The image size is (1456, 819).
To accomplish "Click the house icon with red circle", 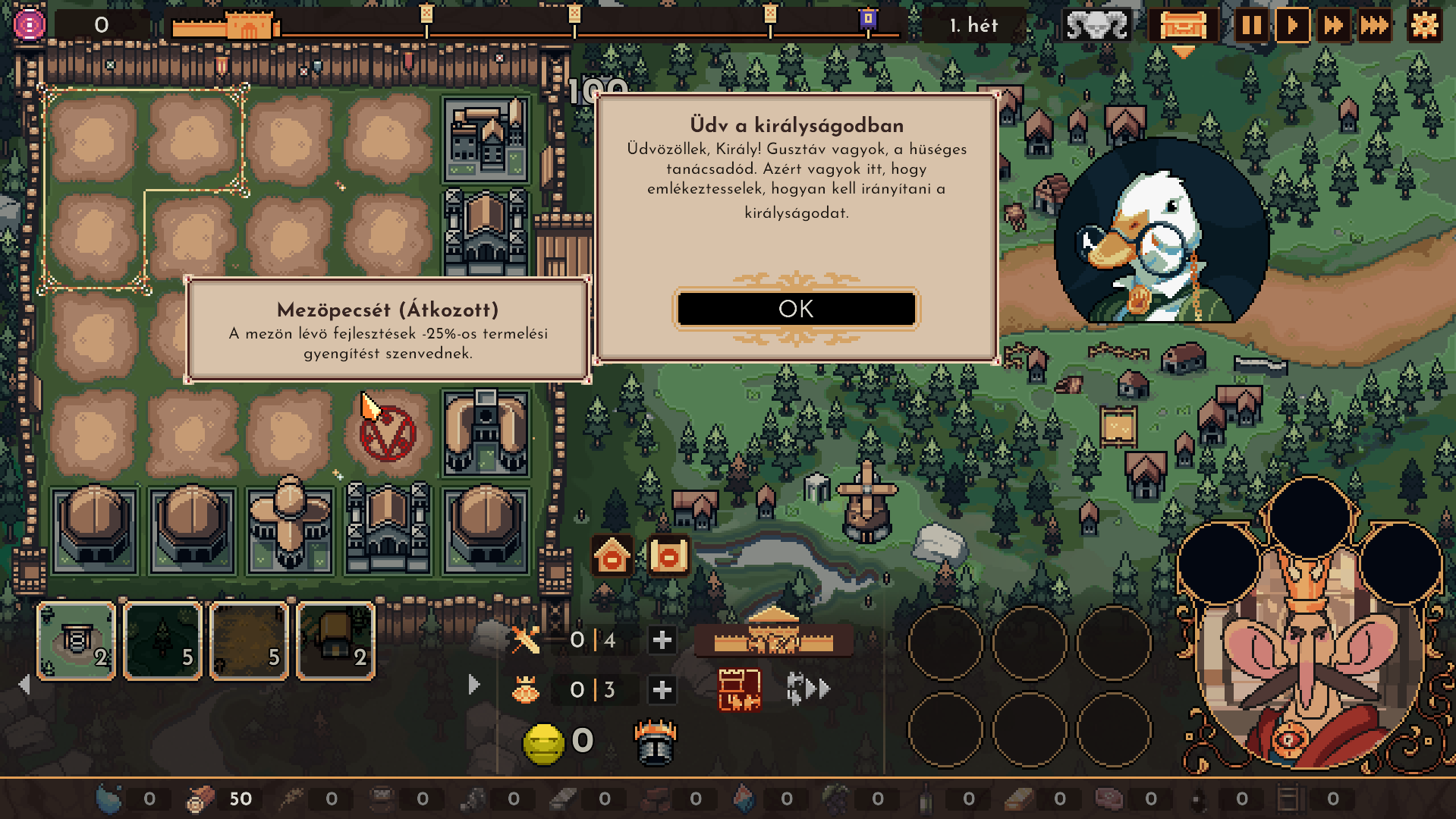I will (x=612, y=556).
